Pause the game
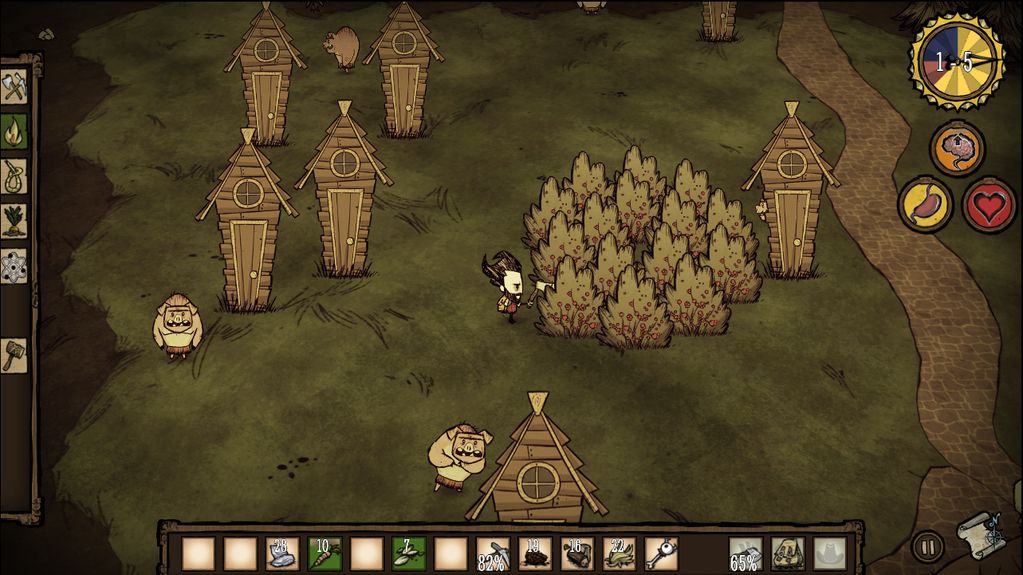Viewport: 1023px width, 575px height. click(928, 547)
